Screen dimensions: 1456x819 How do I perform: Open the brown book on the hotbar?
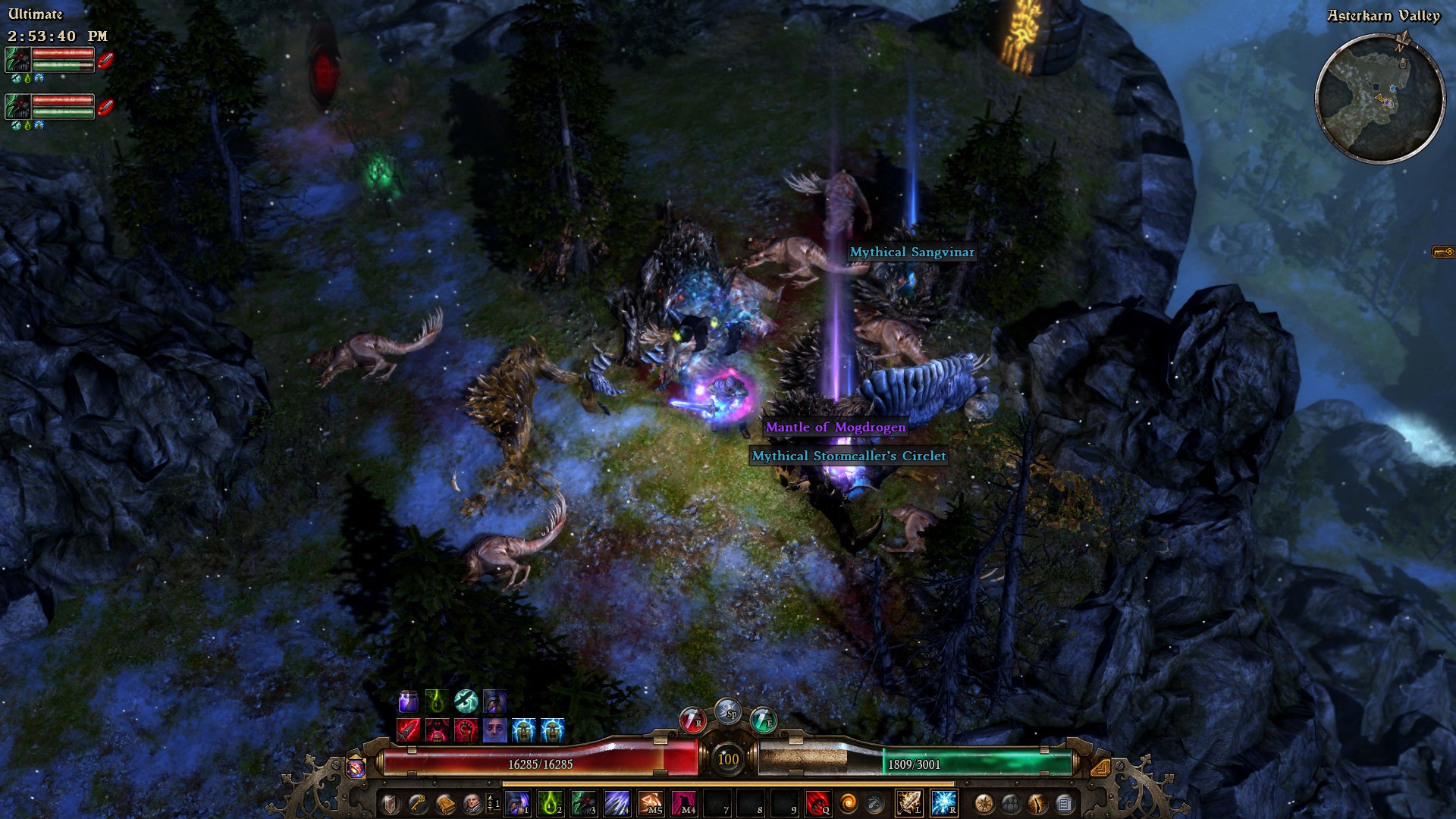pyautogui.click(x=445, y=803)
